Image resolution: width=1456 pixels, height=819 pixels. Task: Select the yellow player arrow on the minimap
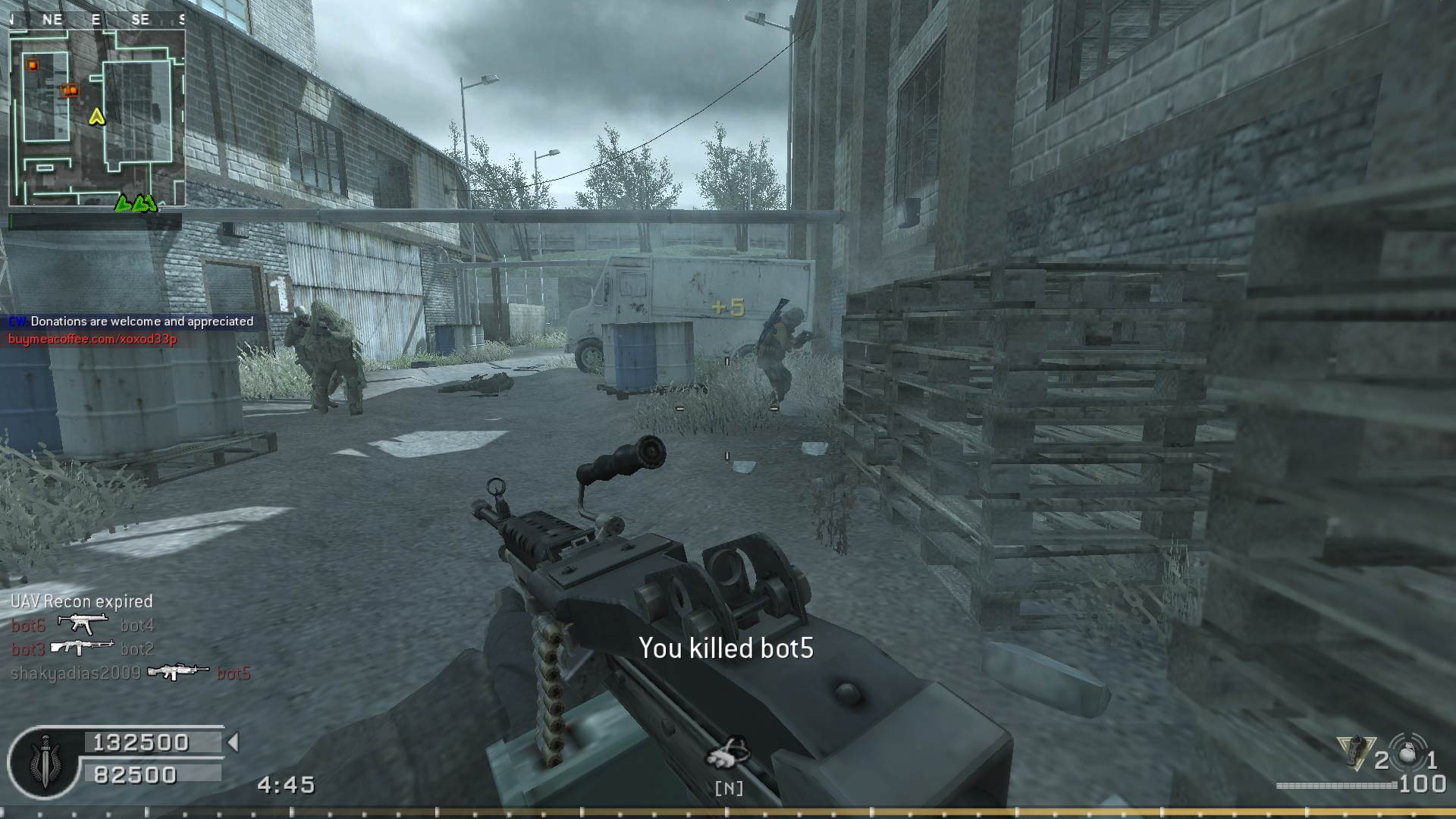click(96, 116)
